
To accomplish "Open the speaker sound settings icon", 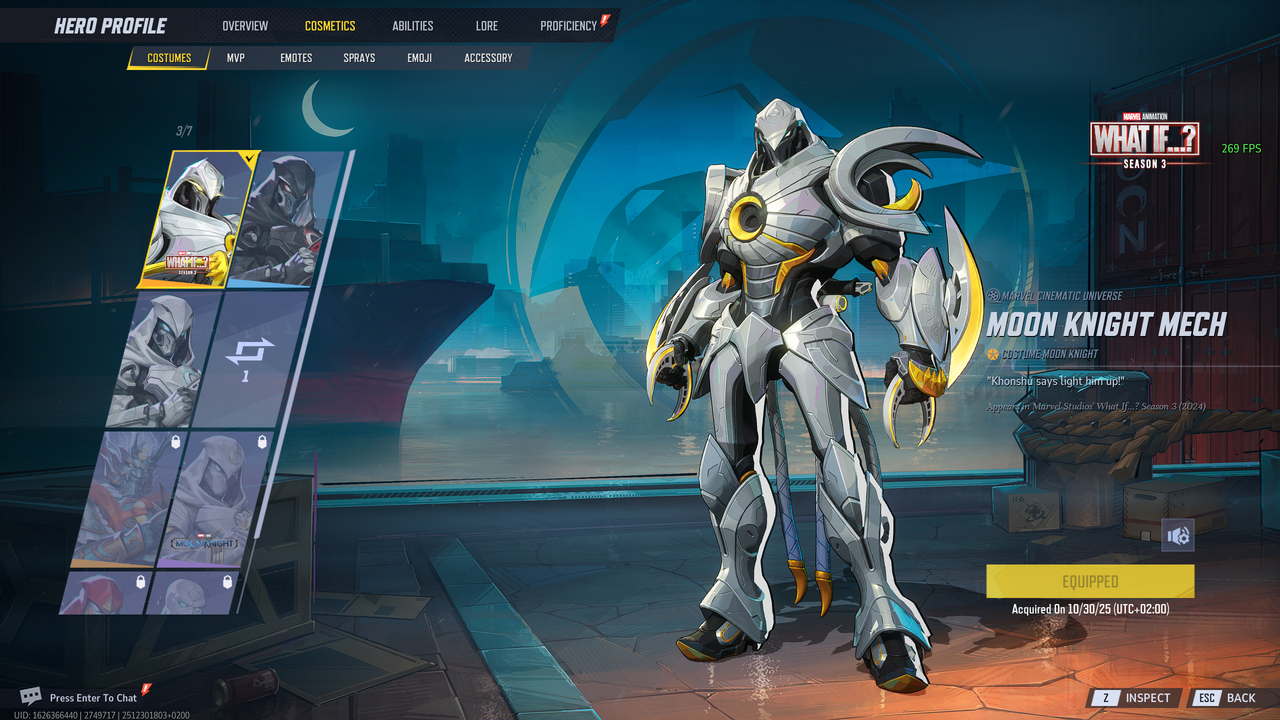I will pyautogui.click(x=1178, y=536).
